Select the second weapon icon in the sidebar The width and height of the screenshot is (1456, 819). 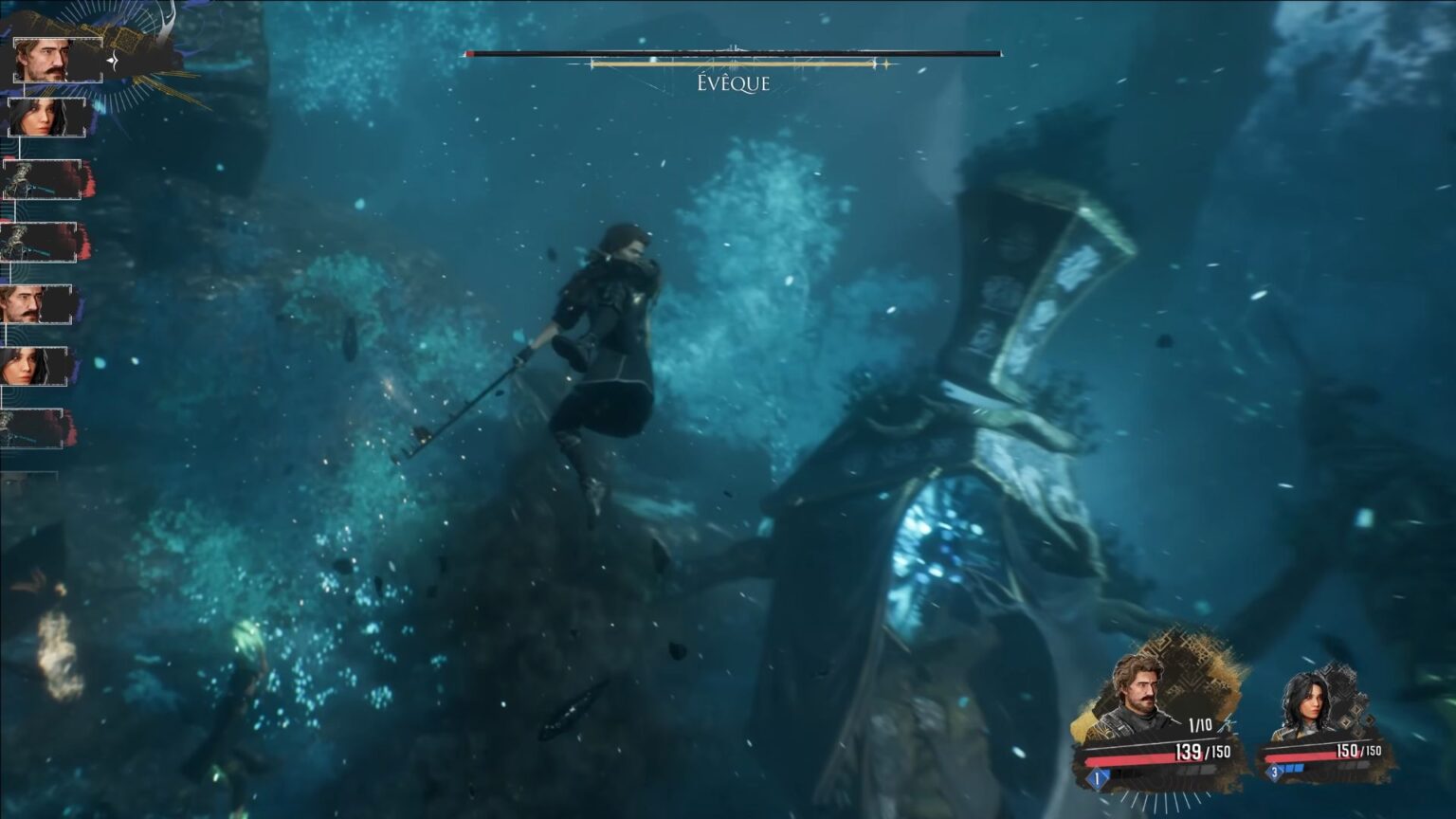40,240
